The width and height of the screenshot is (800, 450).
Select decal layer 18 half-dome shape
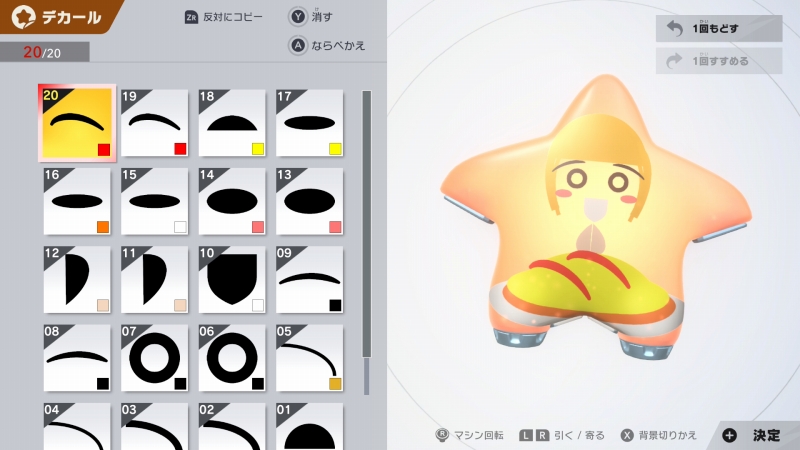232,123
